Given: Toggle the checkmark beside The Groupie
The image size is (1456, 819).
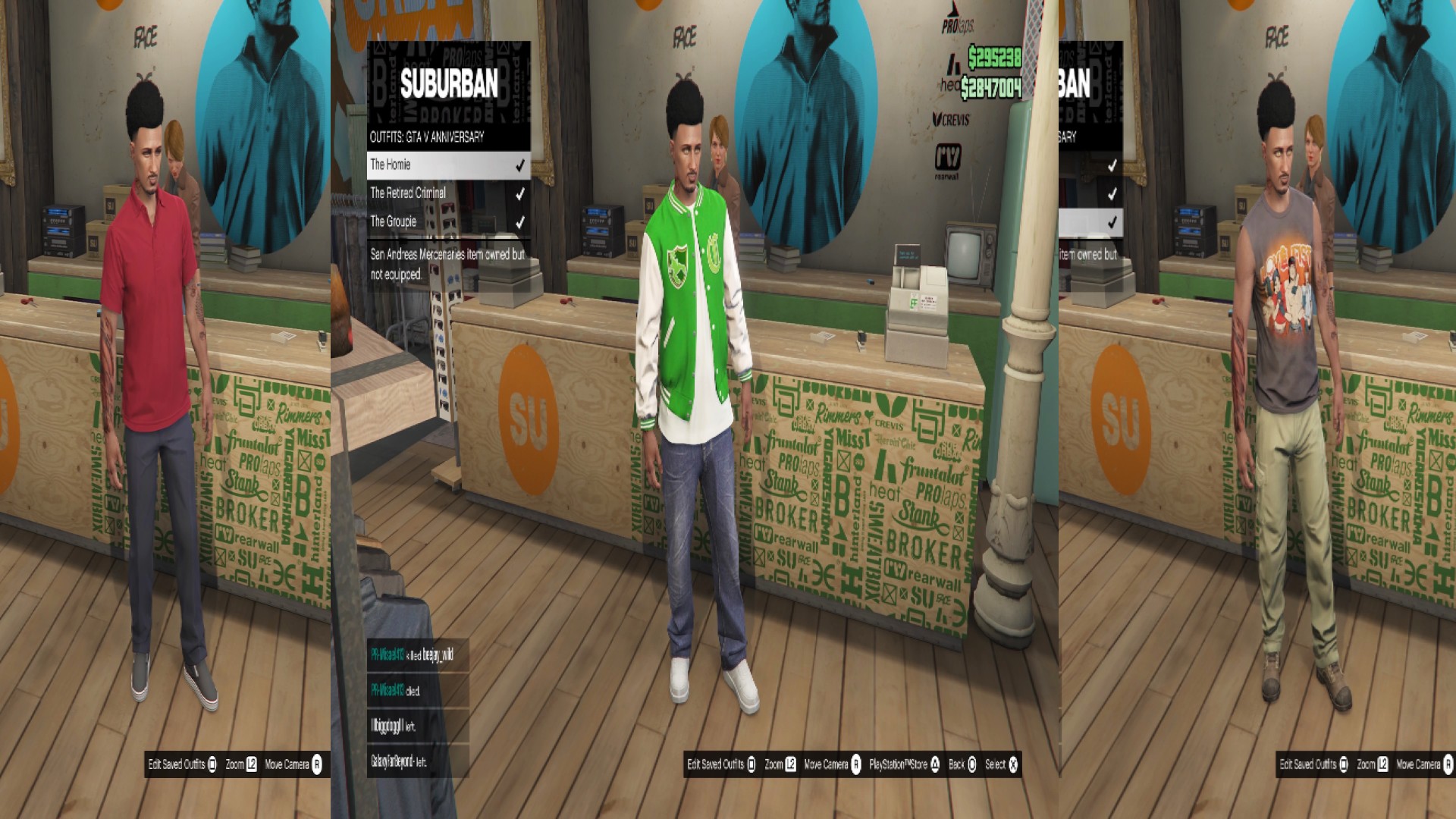Looking at the screenshot, I should coord(521,222).
